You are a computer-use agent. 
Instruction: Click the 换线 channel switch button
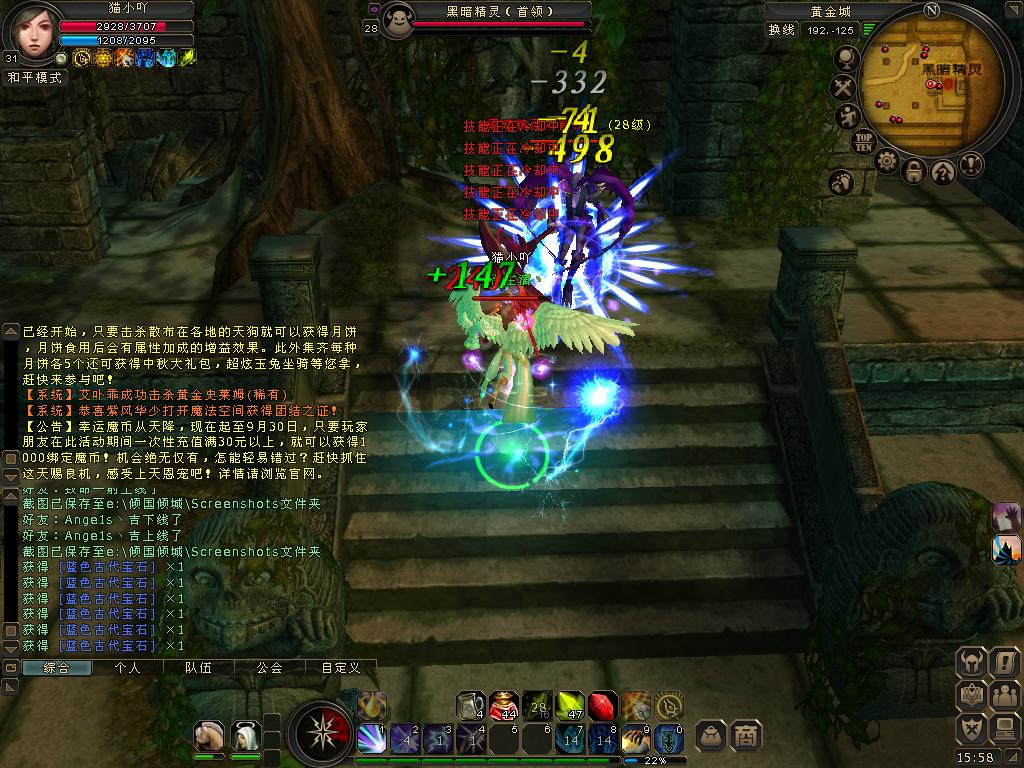(x=781, y=30)
